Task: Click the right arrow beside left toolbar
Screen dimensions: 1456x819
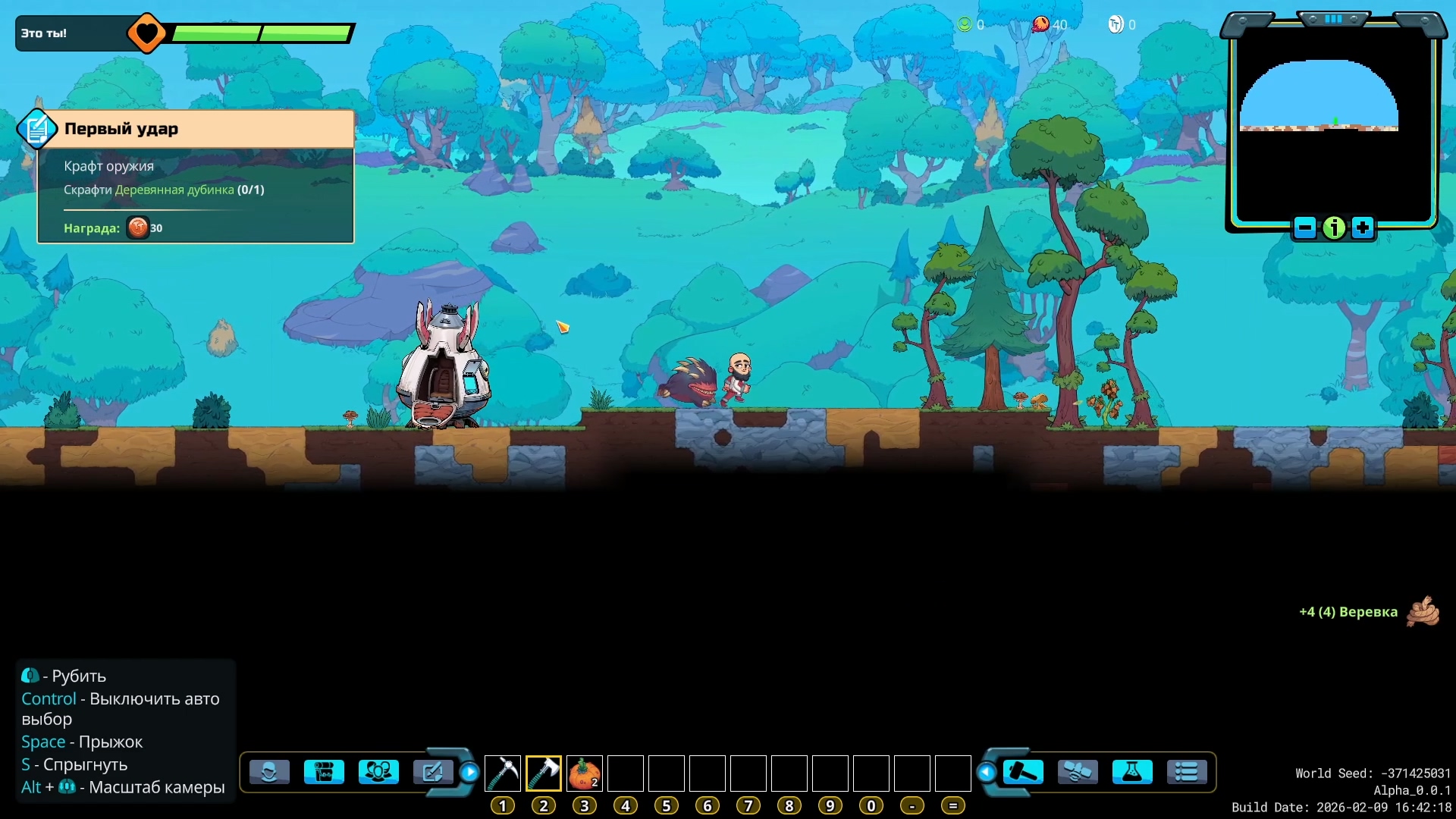Action: point(470,772)
